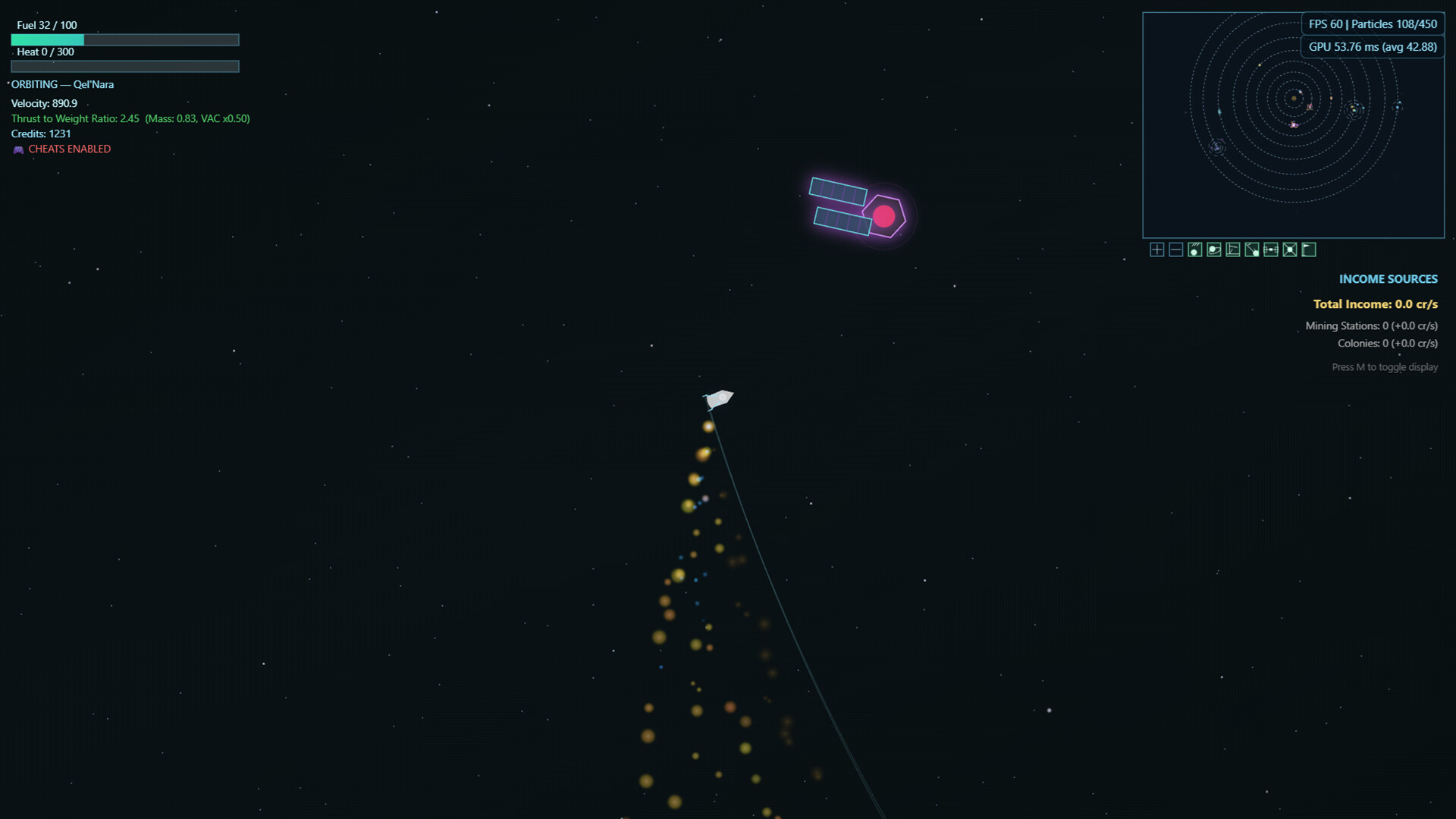This screenshot has width=1456, height=819.
Task: Click the gamepad icon next to CHEATS ENABLED
Action: 17,149
